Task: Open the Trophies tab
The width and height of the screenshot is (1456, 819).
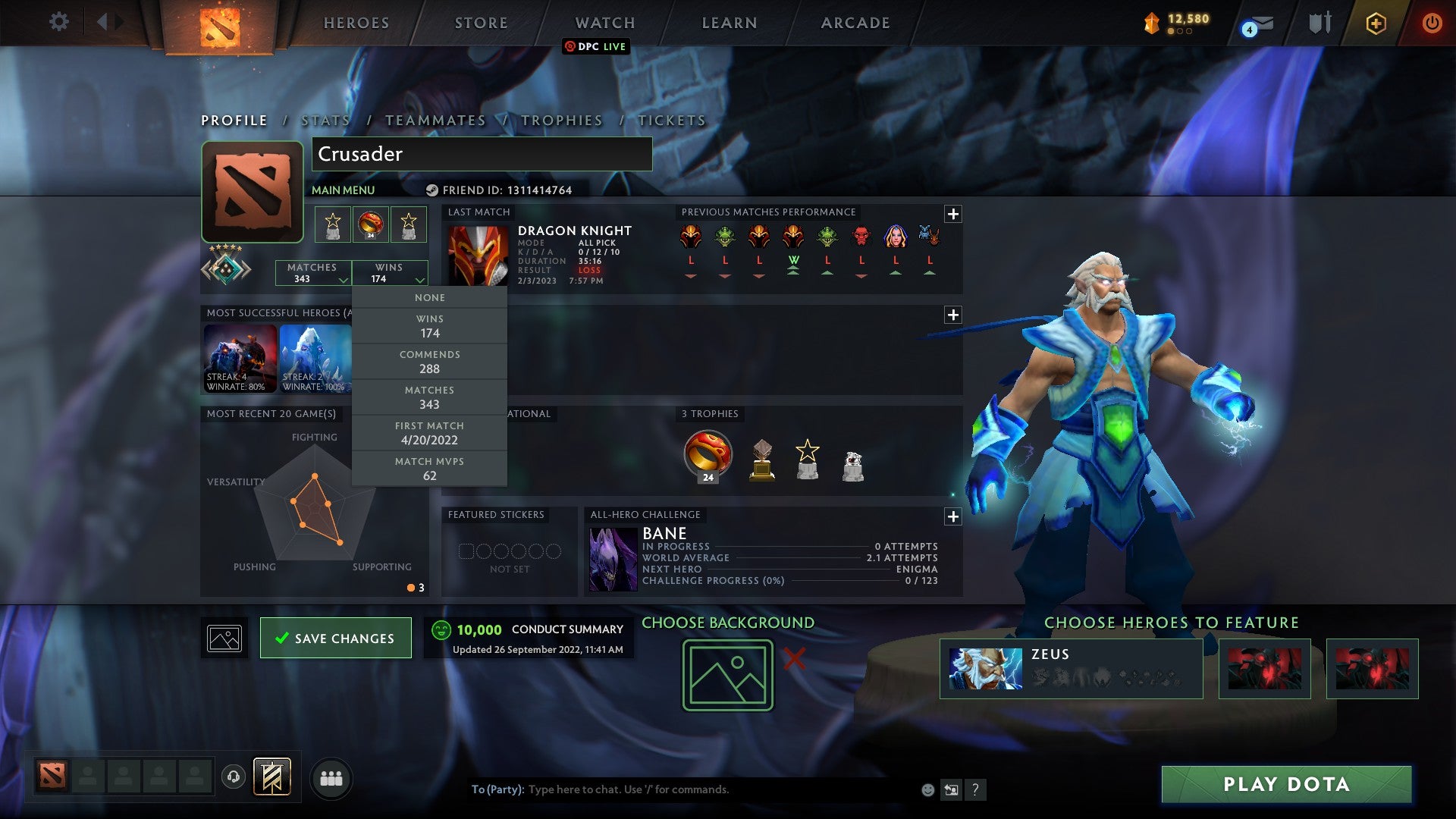Action: click(x=561, y=120)
